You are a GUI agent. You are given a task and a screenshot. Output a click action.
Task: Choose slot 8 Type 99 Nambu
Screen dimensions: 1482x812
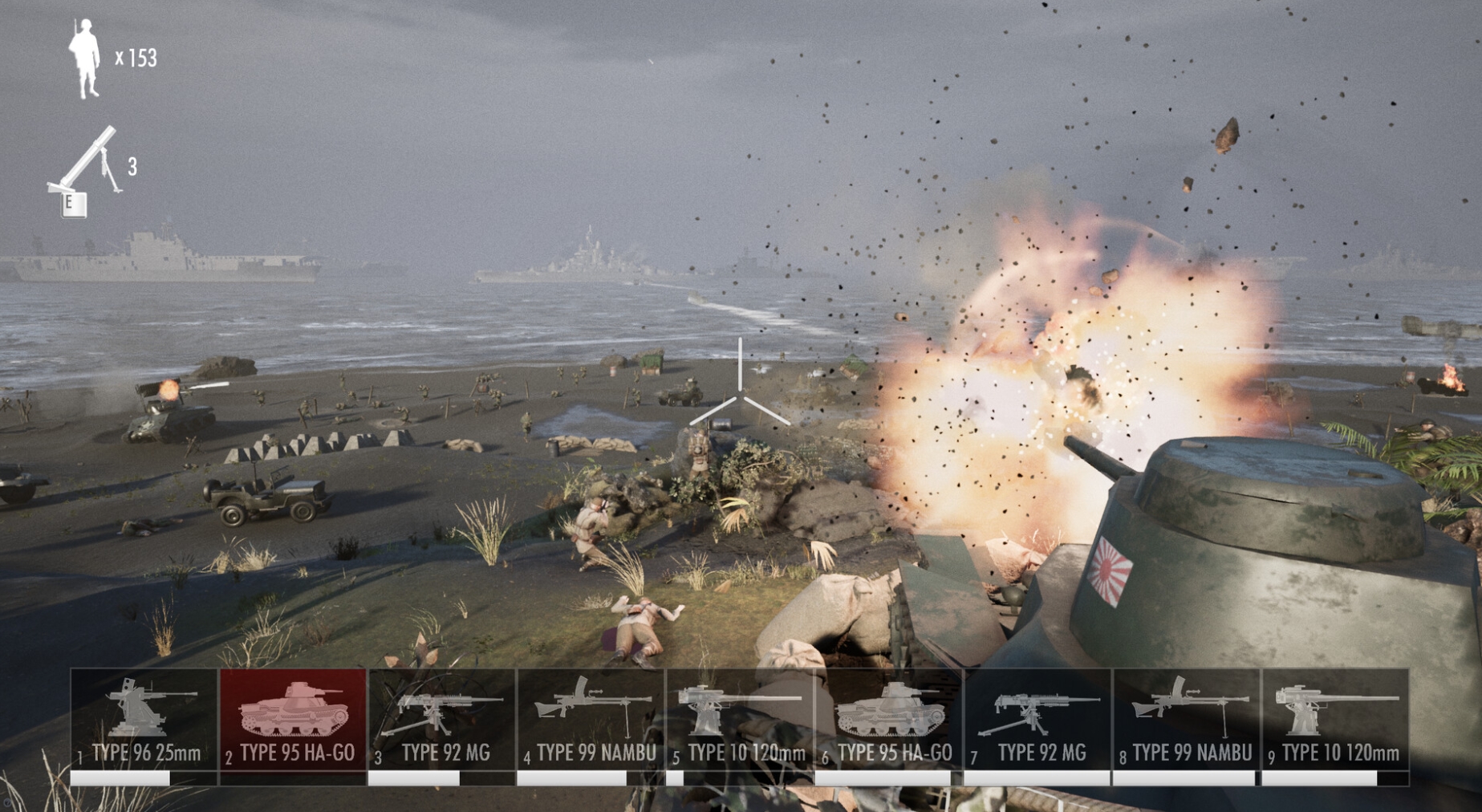[1188, 720]
